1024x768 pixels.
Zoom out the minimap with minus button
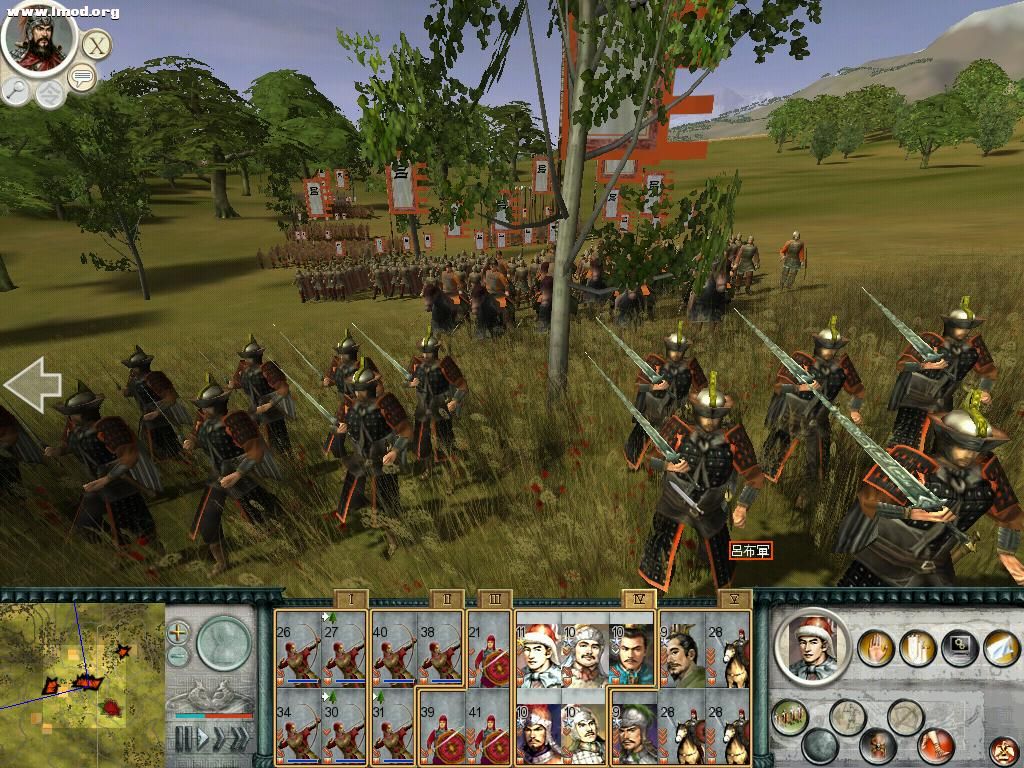178,656
